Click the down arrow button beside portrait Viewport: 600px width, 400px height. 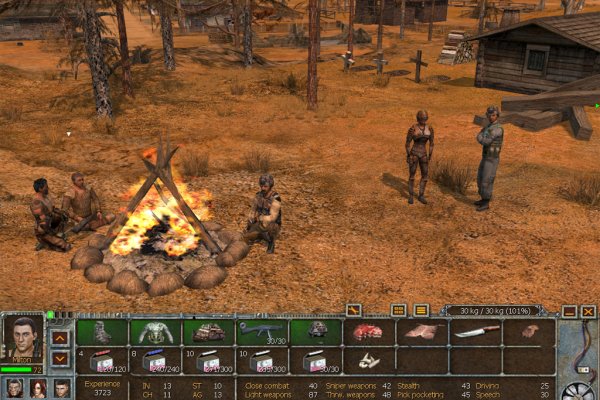[x=60, y=357]
